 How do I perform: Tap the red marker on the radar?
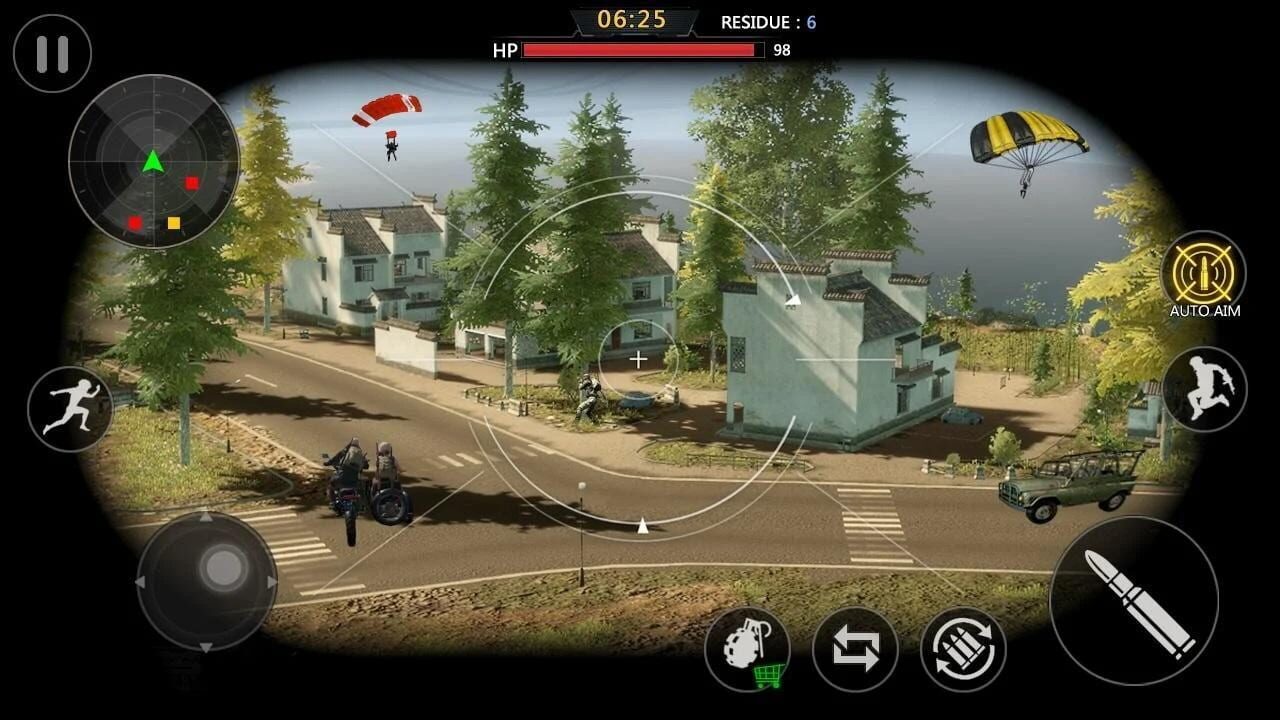point(190,183)
